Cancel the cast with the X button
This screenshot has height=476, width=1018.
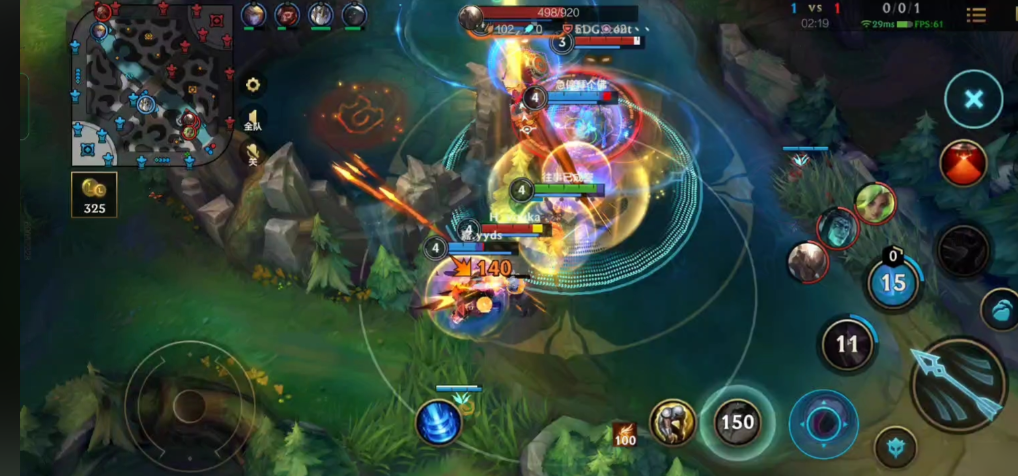pos(973,99)
